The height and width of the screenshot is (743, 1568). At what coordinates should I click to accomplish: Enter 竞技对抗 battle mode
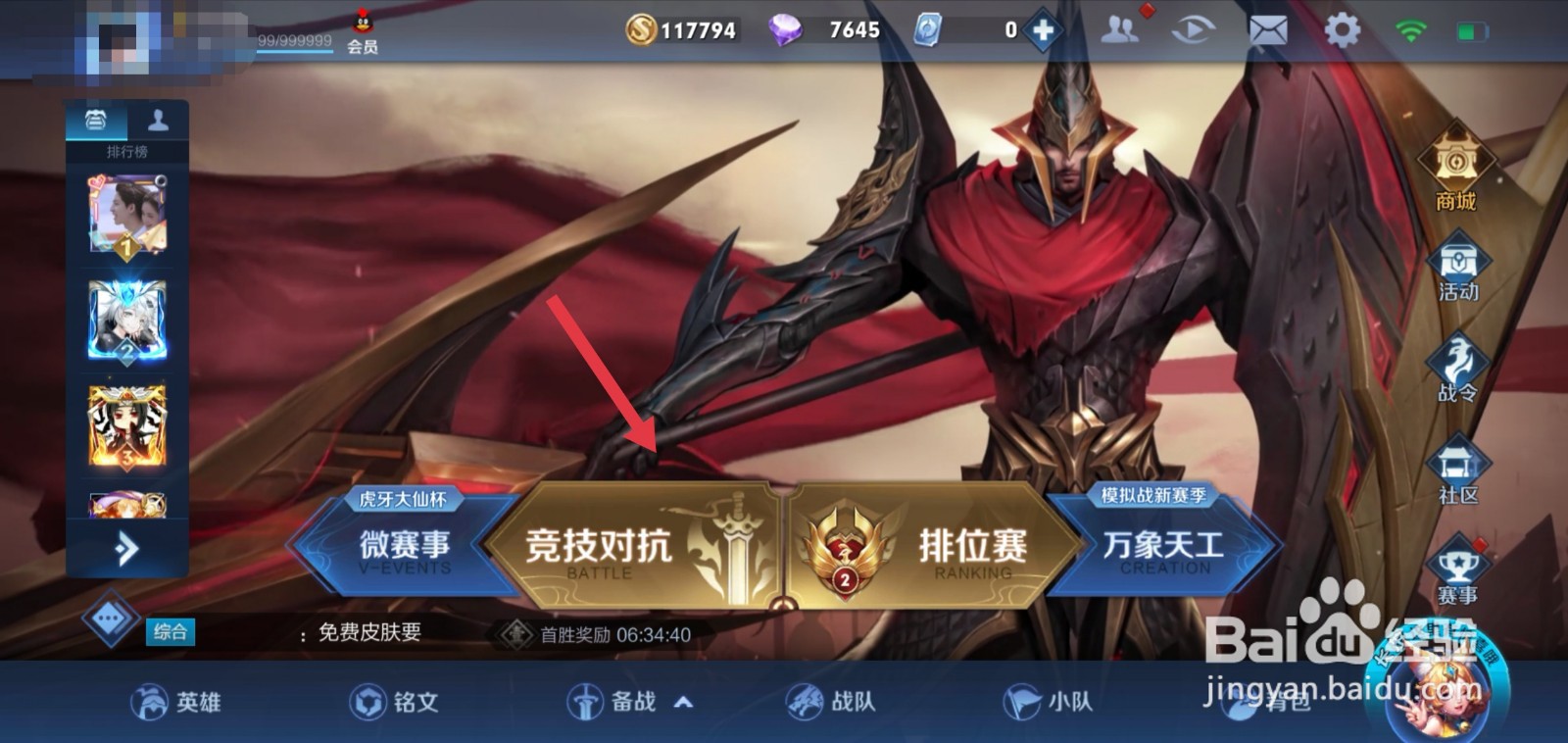click(612, 547)
